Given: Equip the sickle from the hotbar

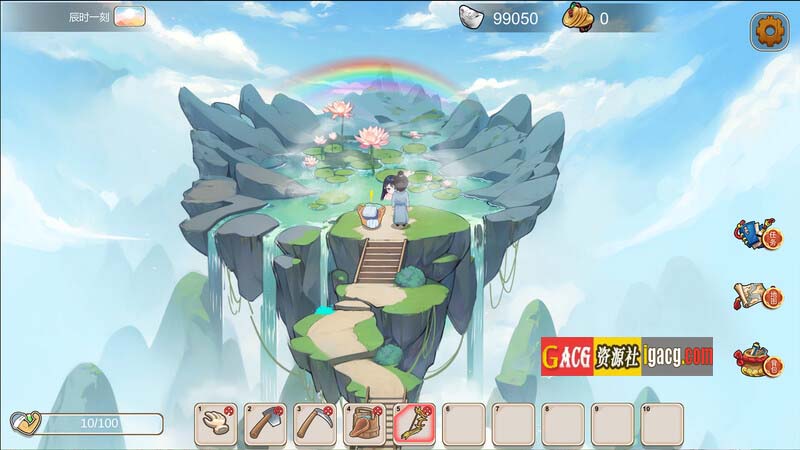Looking at the screenshot, I should [314, 424].
